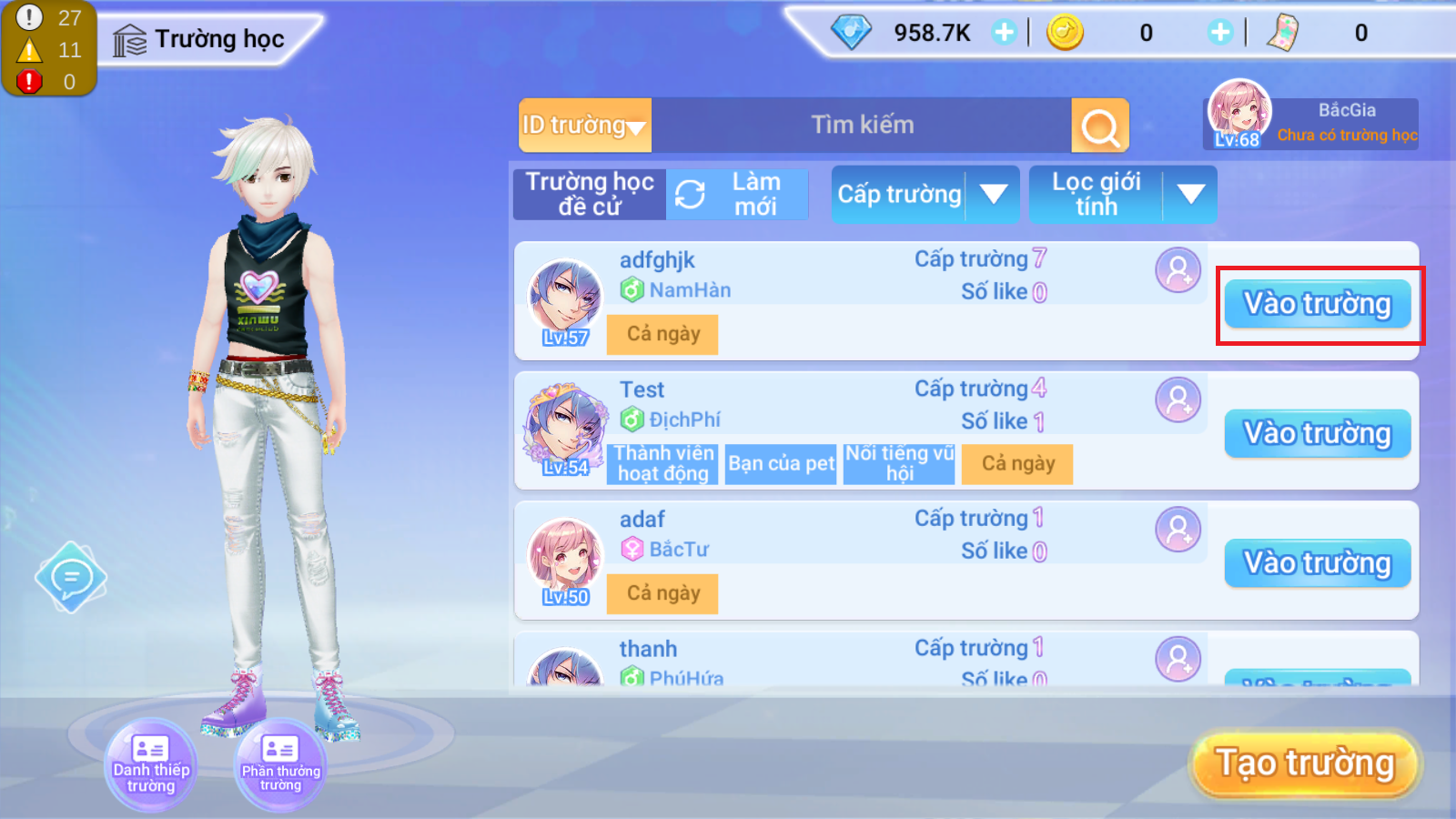Join the adaf school via Vào trường
This screenshot has width=1456, height=819.
click(x=1317, y=563)
